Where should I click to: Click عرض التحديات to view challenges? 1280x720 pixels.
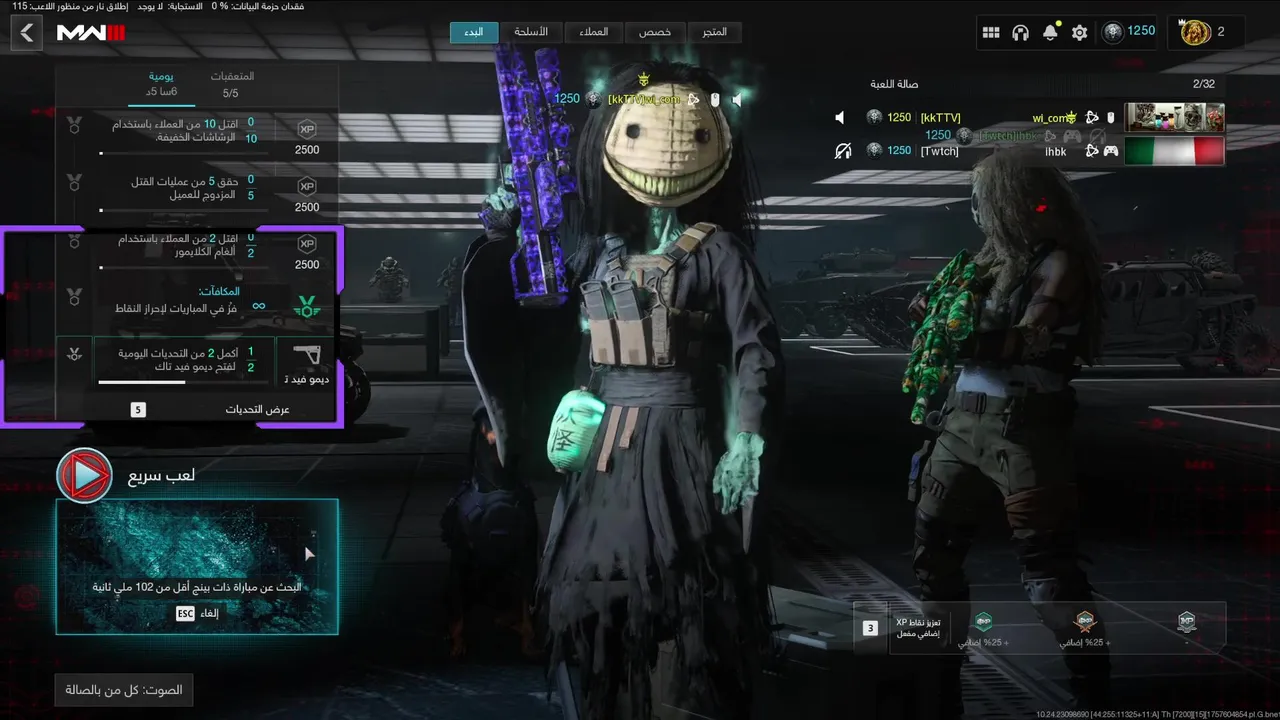257,409
